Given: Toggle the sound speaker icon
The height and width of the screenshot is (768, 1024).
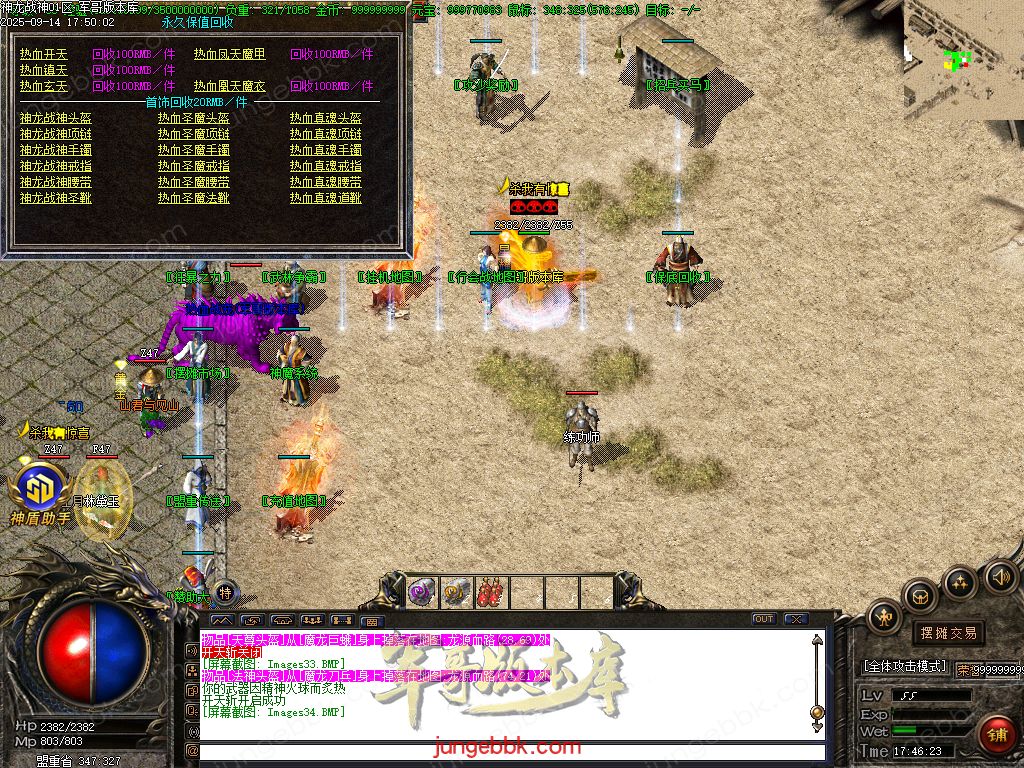Looking at the screenshot, I should pyautogui.click(x=1000, y=576).
